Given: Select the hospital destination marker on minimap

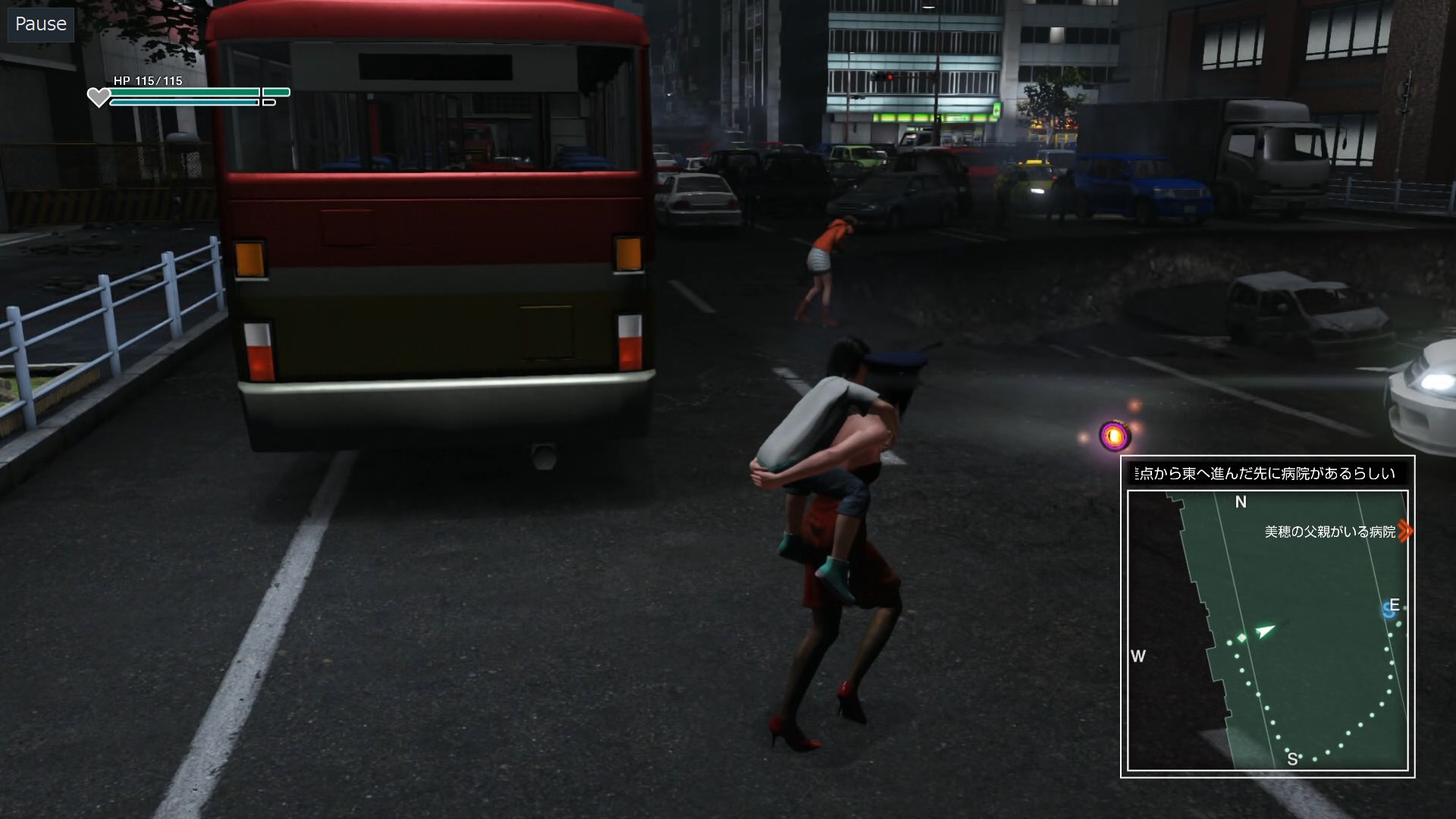Looking at the screenshot, I should (1405, 531).
